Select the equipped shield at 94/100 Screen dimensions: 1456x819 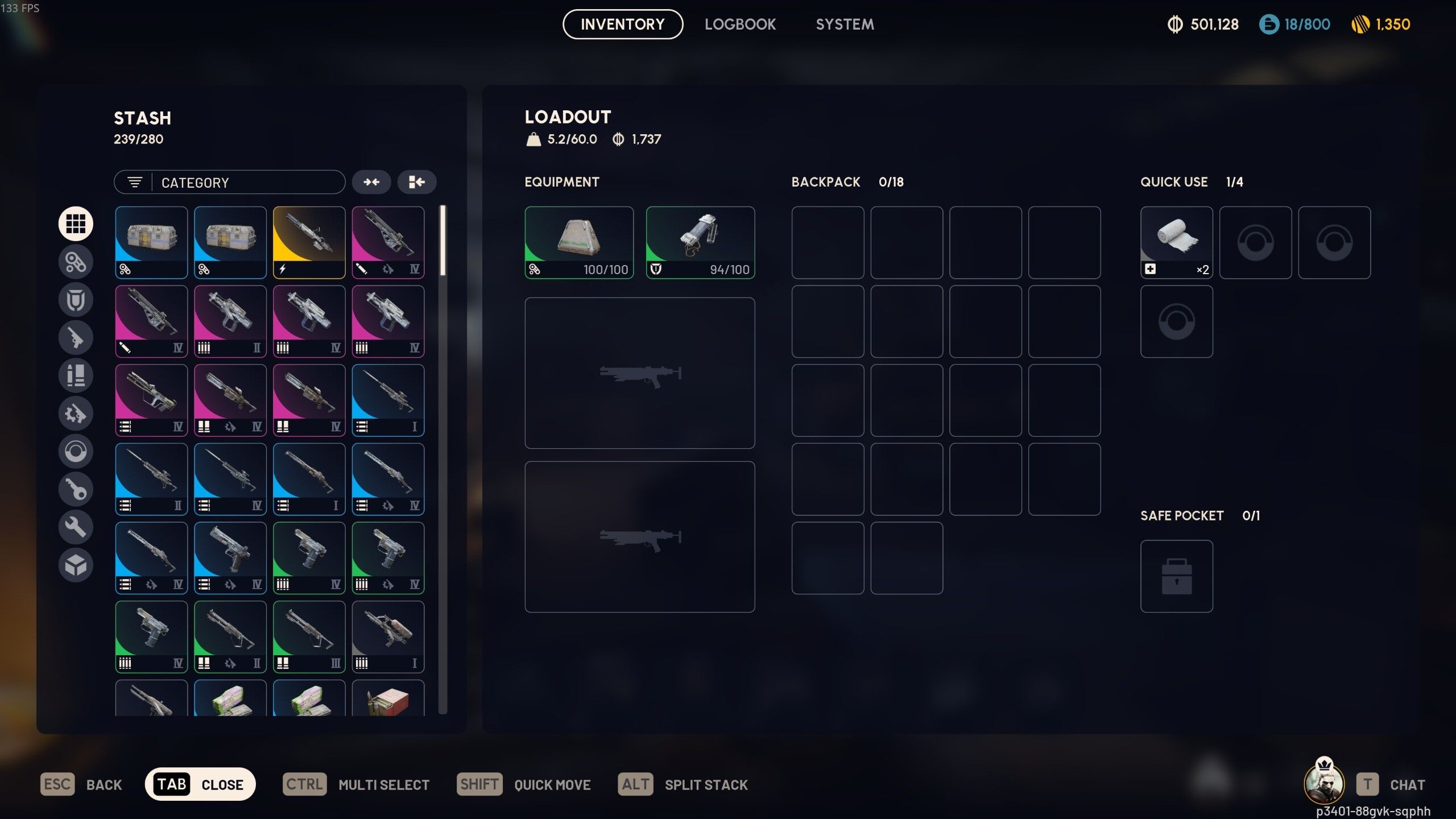pos(700,242)
